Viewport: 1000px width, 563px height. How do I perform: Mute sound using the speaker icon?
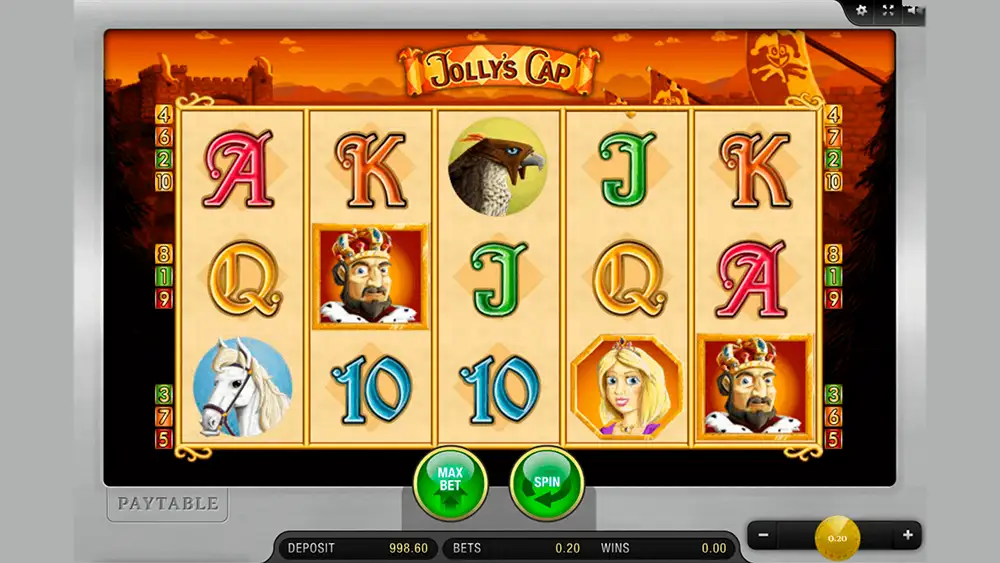coord(912,11)
